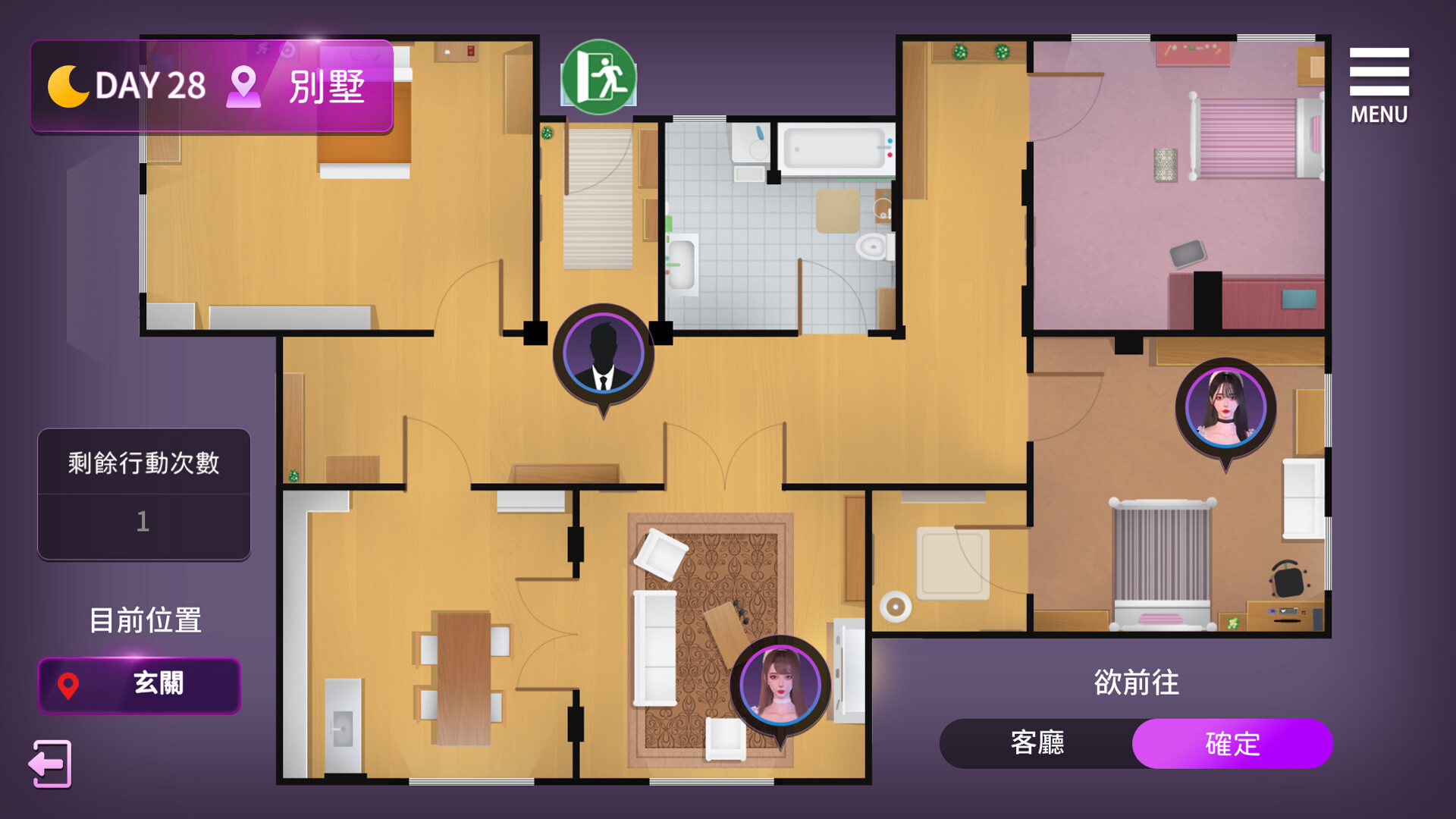Click the purple location pin next to 別墅
Viewport: 1456px width, 819px height.
[x=243, y=86]
